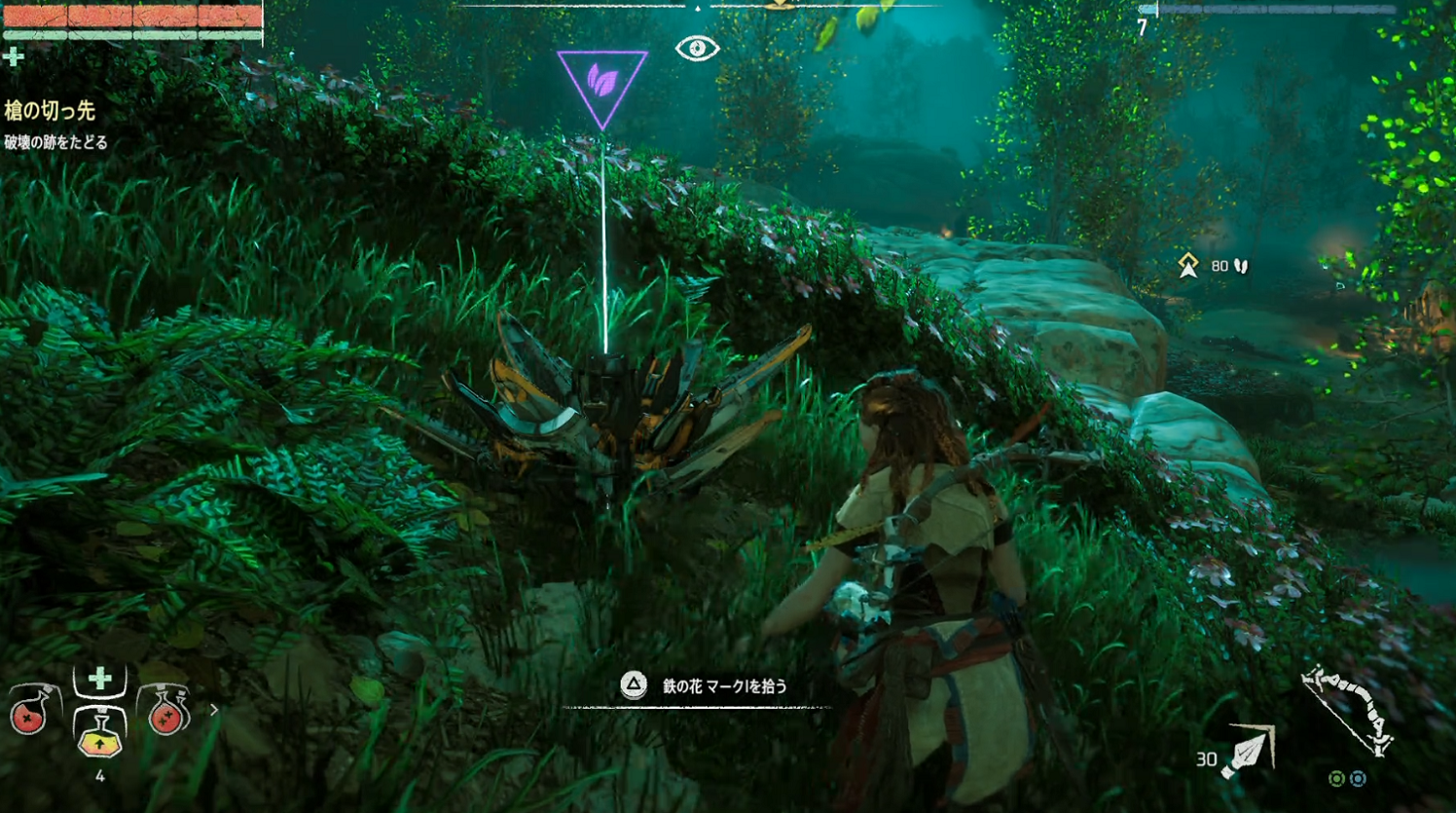Use the green cross medicine pouch

click(99, 679)
